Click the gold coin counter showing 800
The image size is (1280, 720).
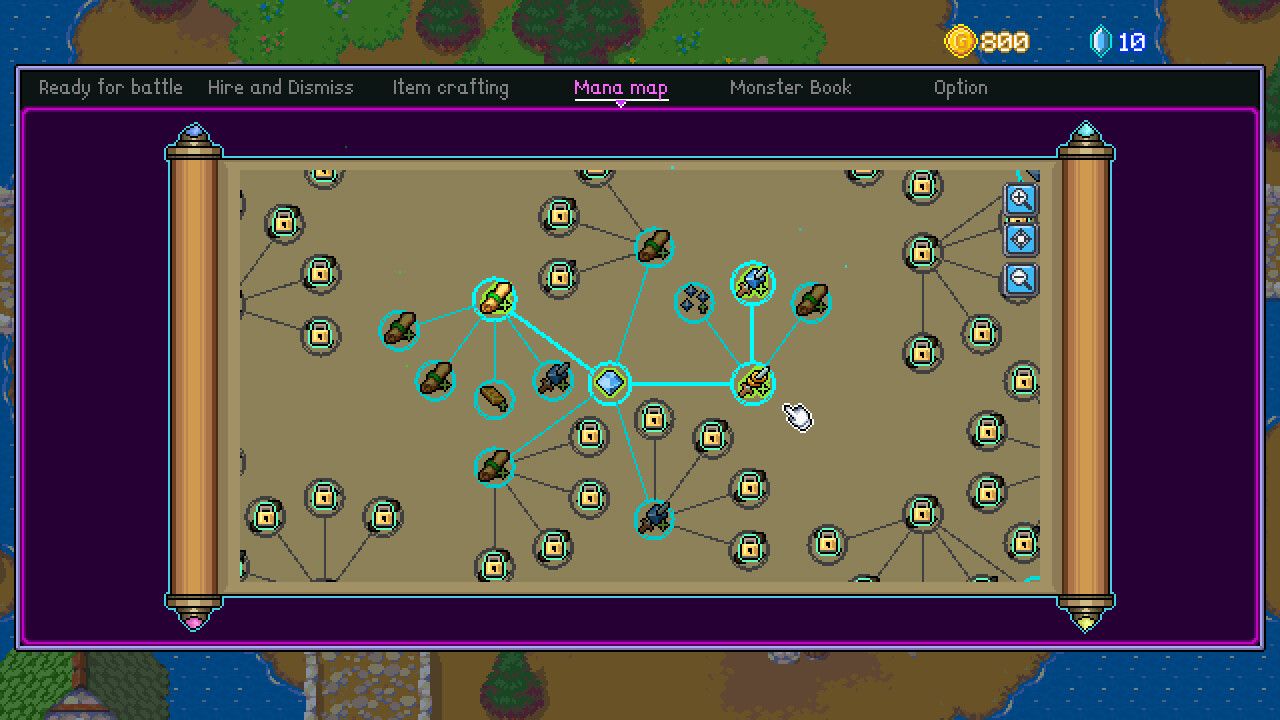[985, 43]
